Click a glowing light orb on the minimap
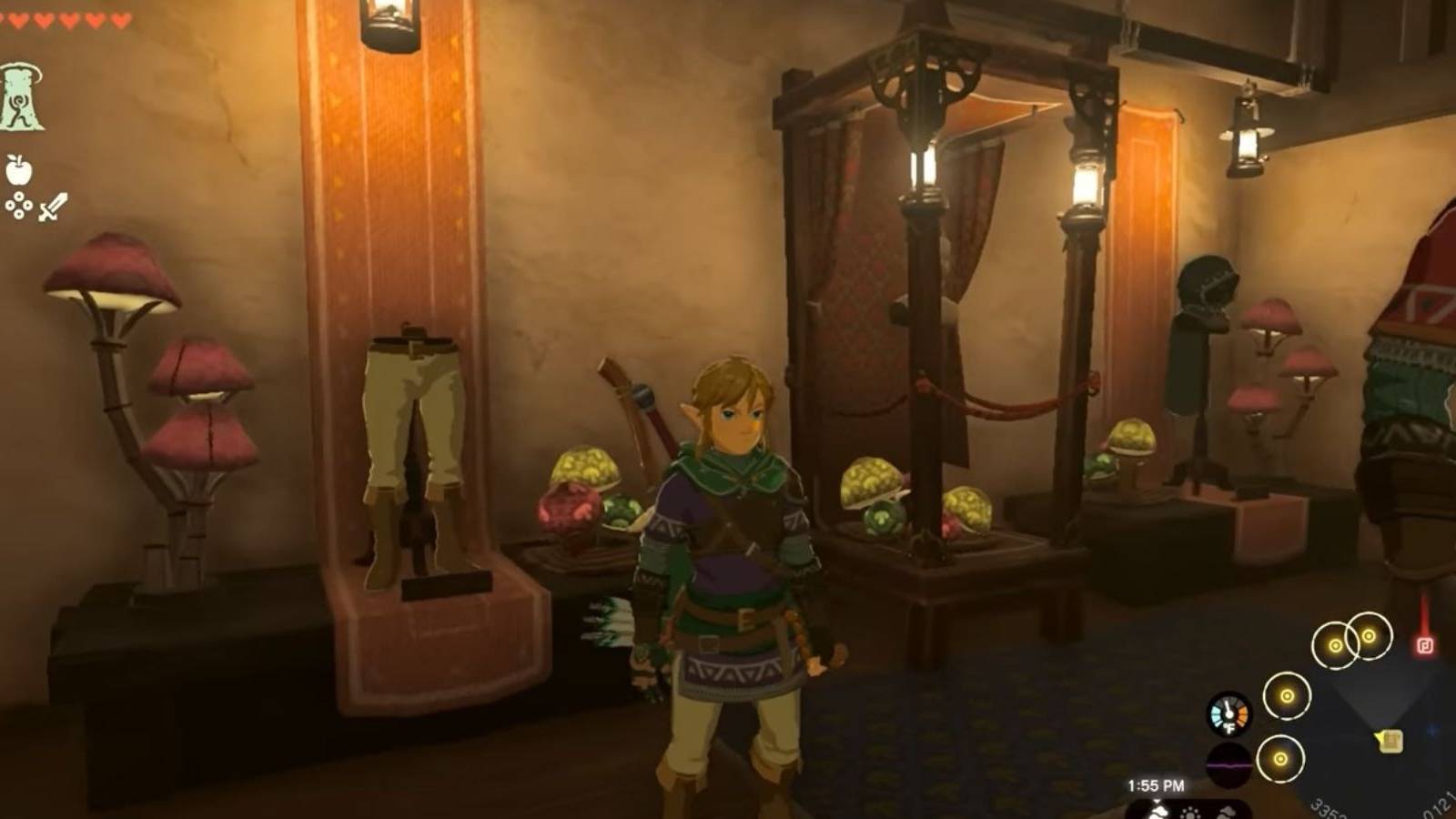The height and width of the screenshot is (819, 1456). [x=1285, y=696]
